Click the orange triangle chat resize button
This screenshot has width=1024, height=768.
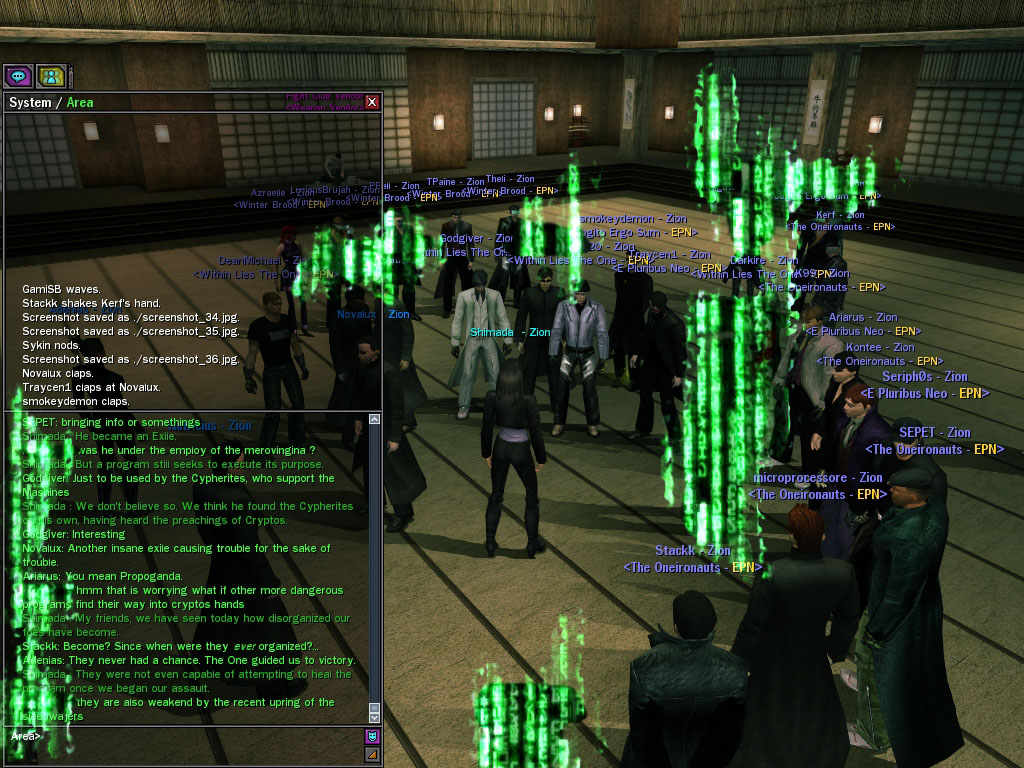tap(372, 753)
